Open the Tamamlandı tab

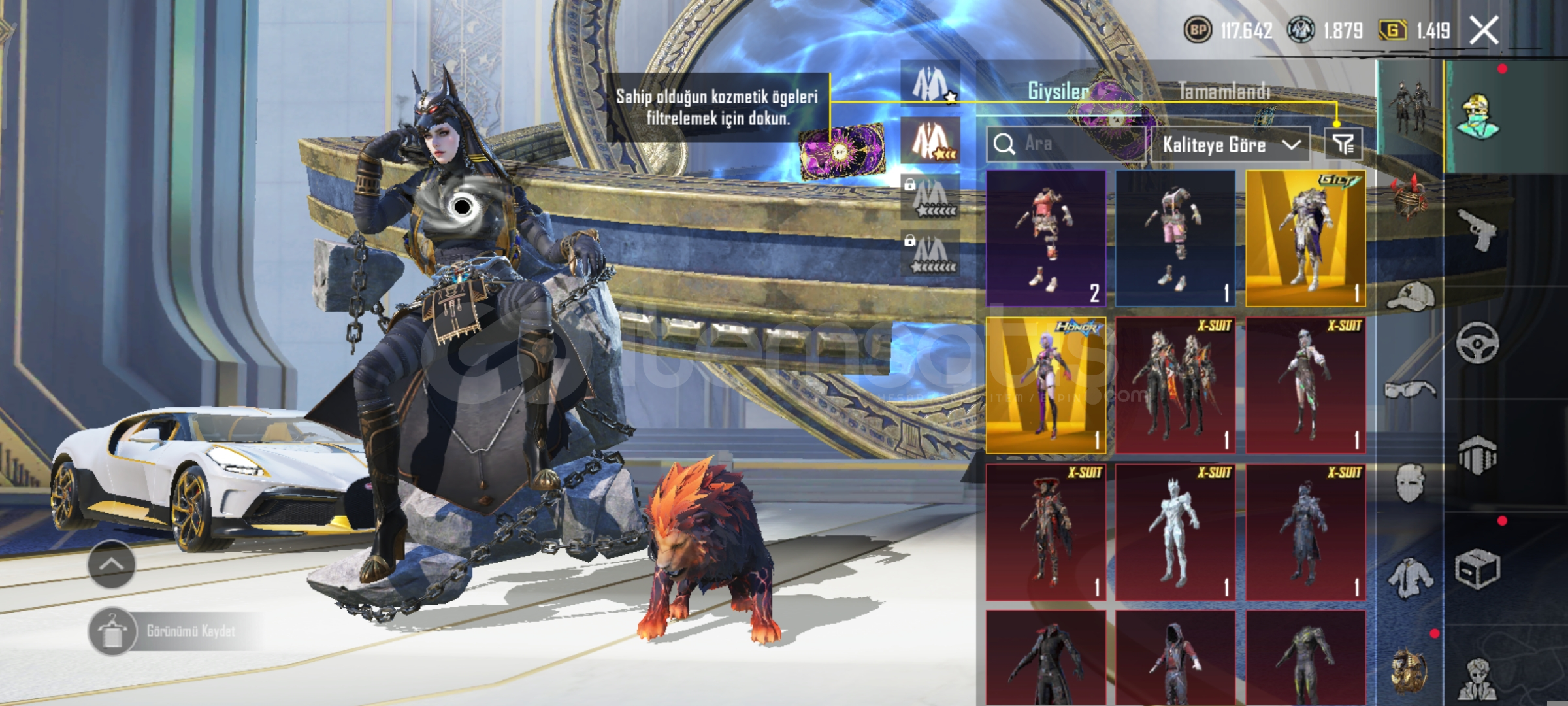coord(1224,91)
